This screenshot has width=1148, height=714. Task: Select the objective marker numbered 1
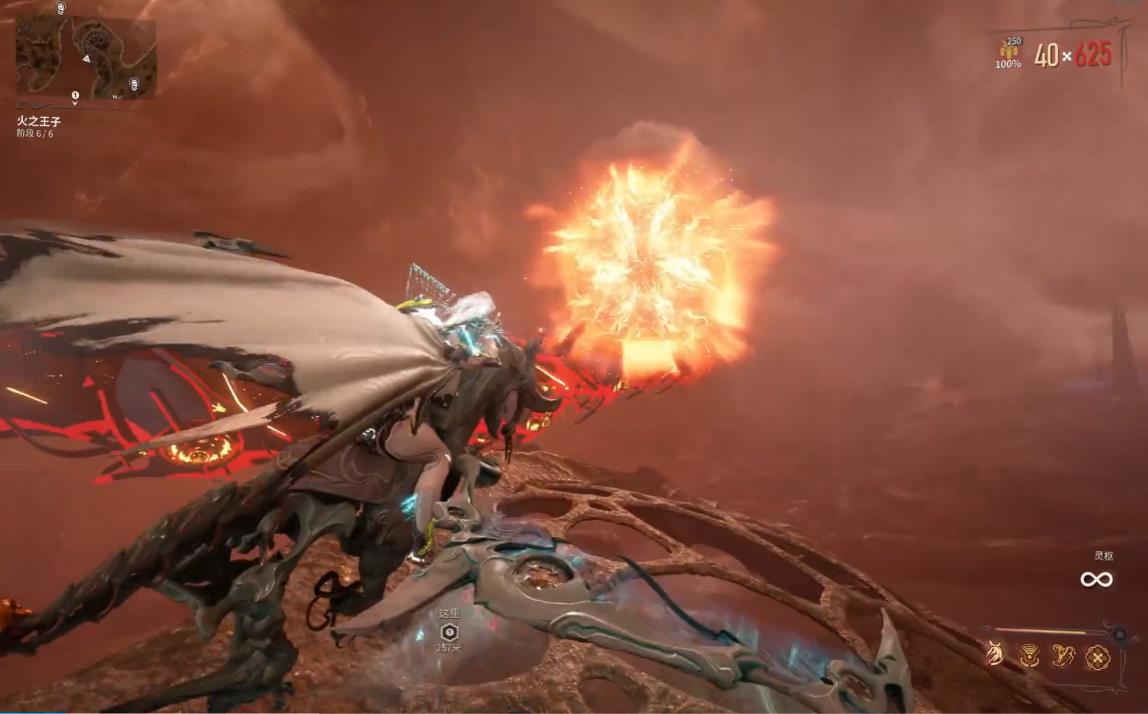(75, 96)
